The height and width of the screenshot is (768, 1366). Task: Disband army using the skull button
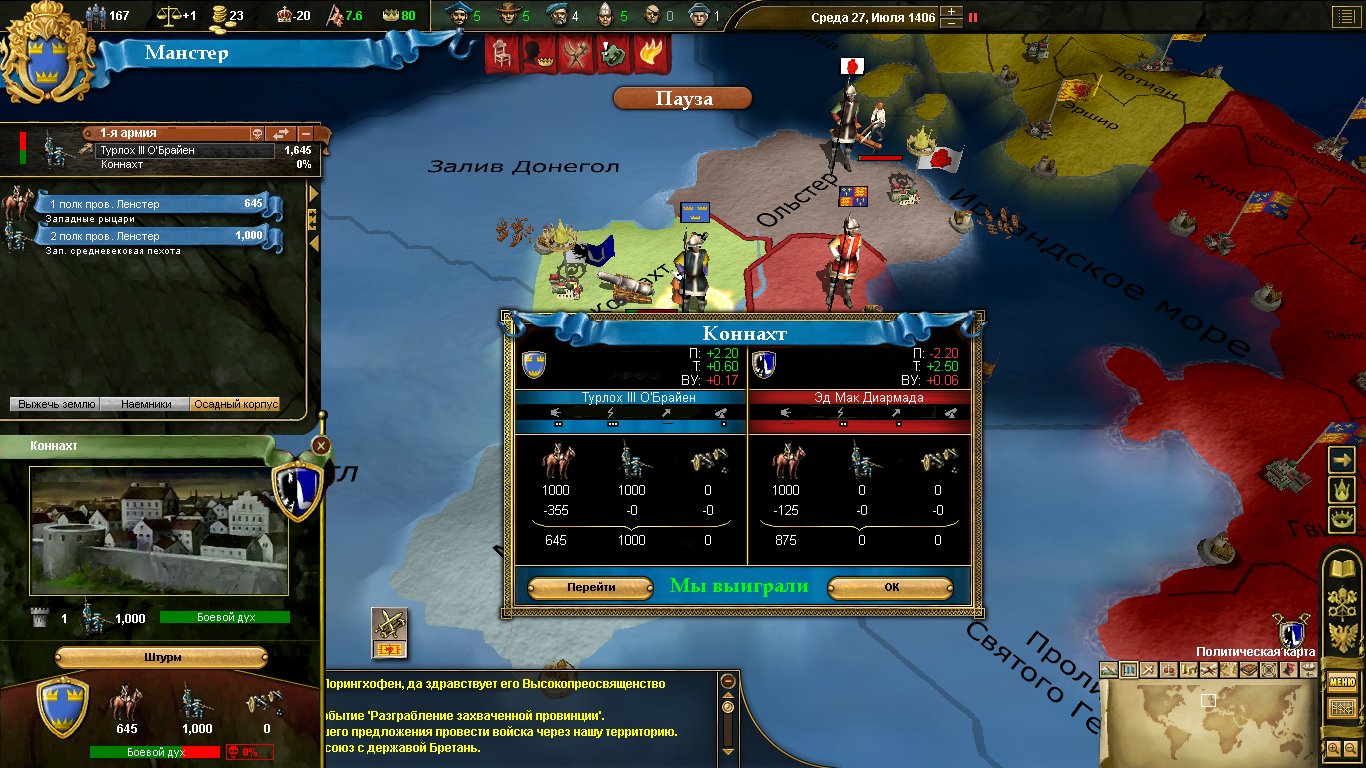pos(256,133)
